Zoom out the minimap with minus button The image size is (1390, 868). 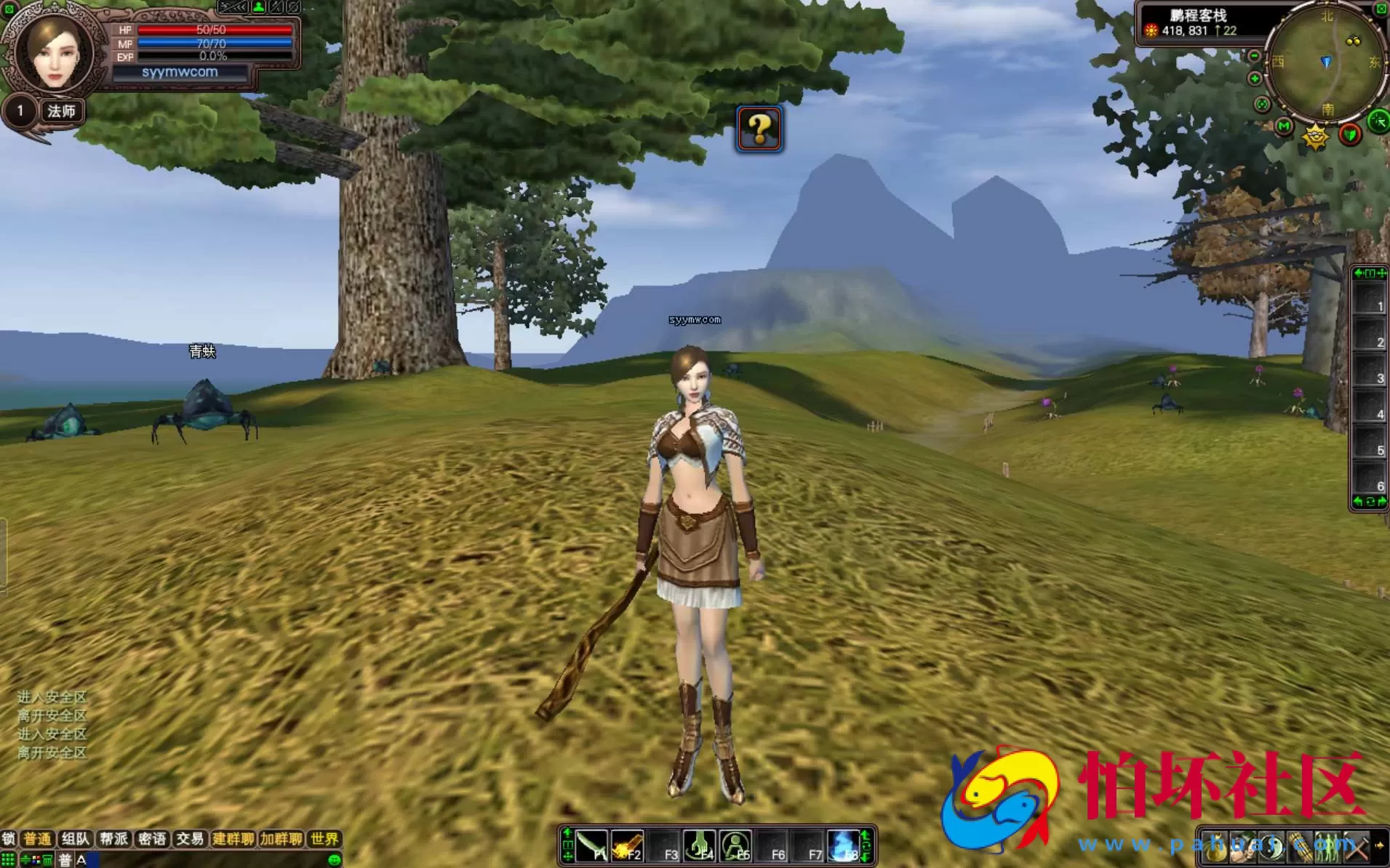(x=1255, y=57)
